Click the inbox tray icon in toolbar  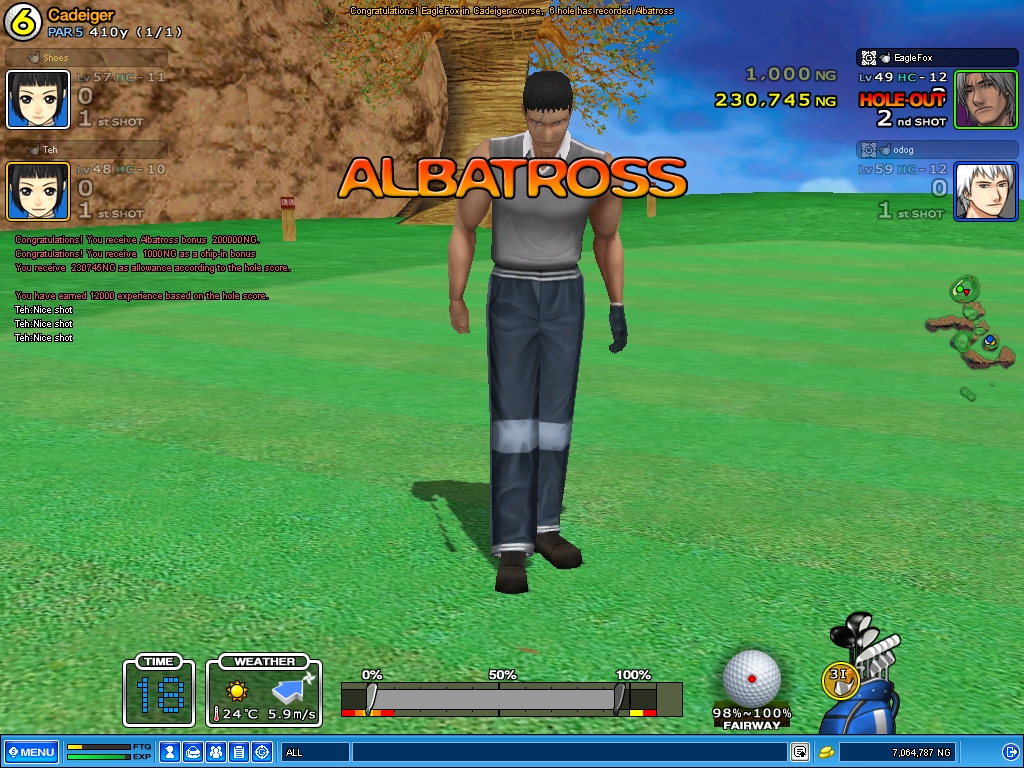pyautogui.click(x=193, y=751)
